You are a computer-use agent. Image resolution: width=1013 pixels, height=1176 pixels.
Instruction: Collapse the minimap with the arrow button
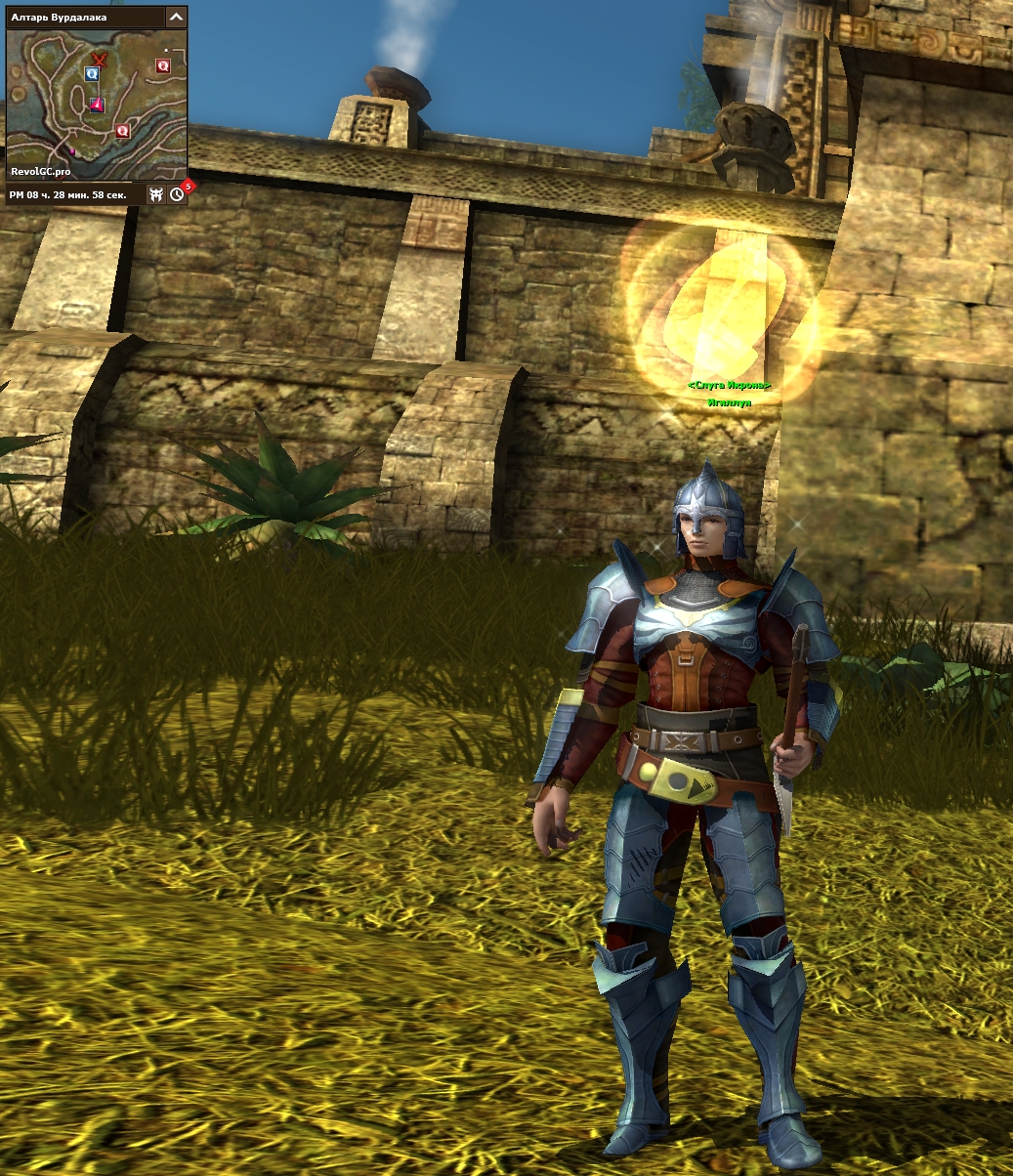click(176, 17)
